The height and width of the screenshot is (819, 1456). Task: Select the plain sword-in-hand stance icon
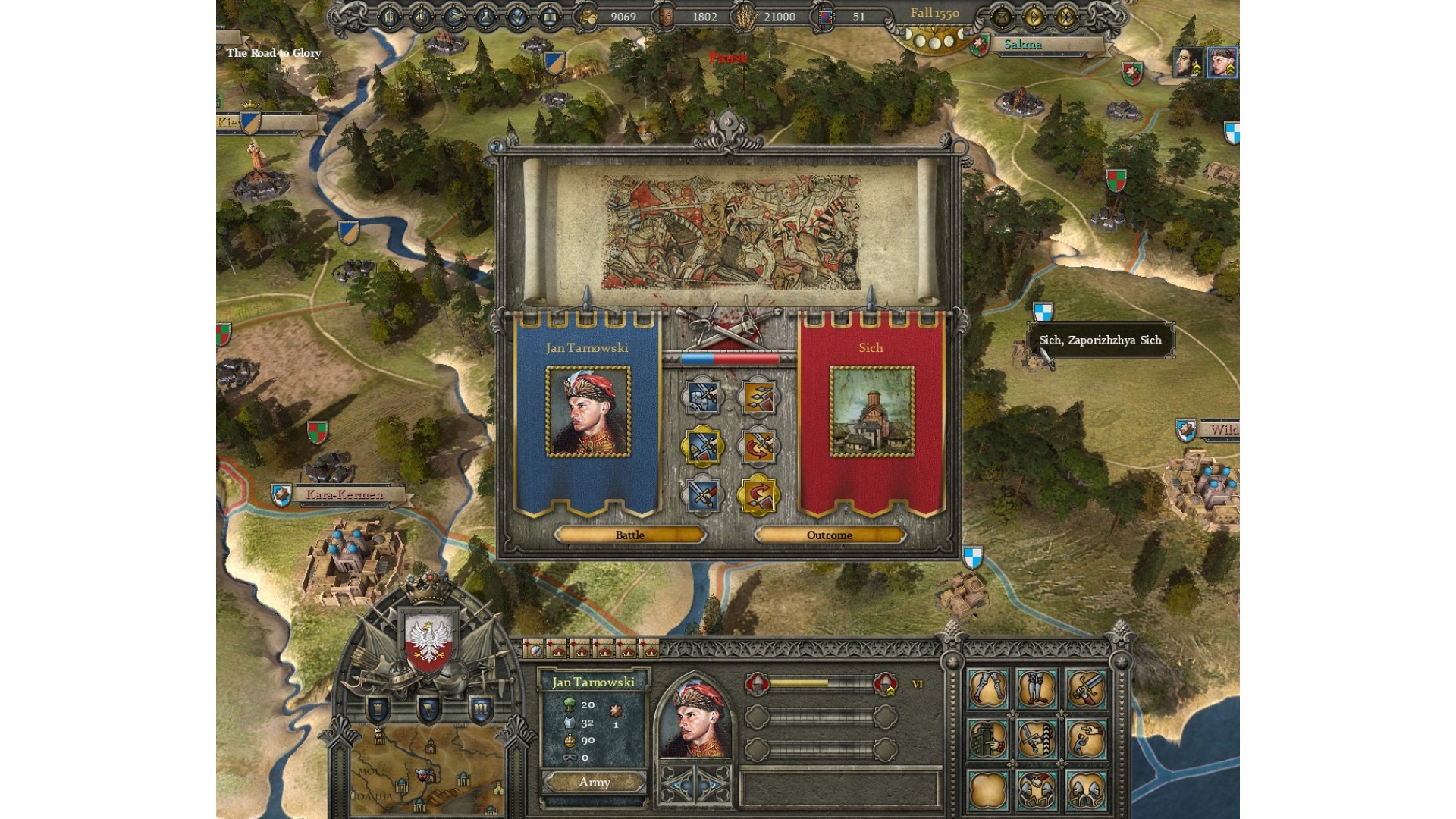[702, 497]
